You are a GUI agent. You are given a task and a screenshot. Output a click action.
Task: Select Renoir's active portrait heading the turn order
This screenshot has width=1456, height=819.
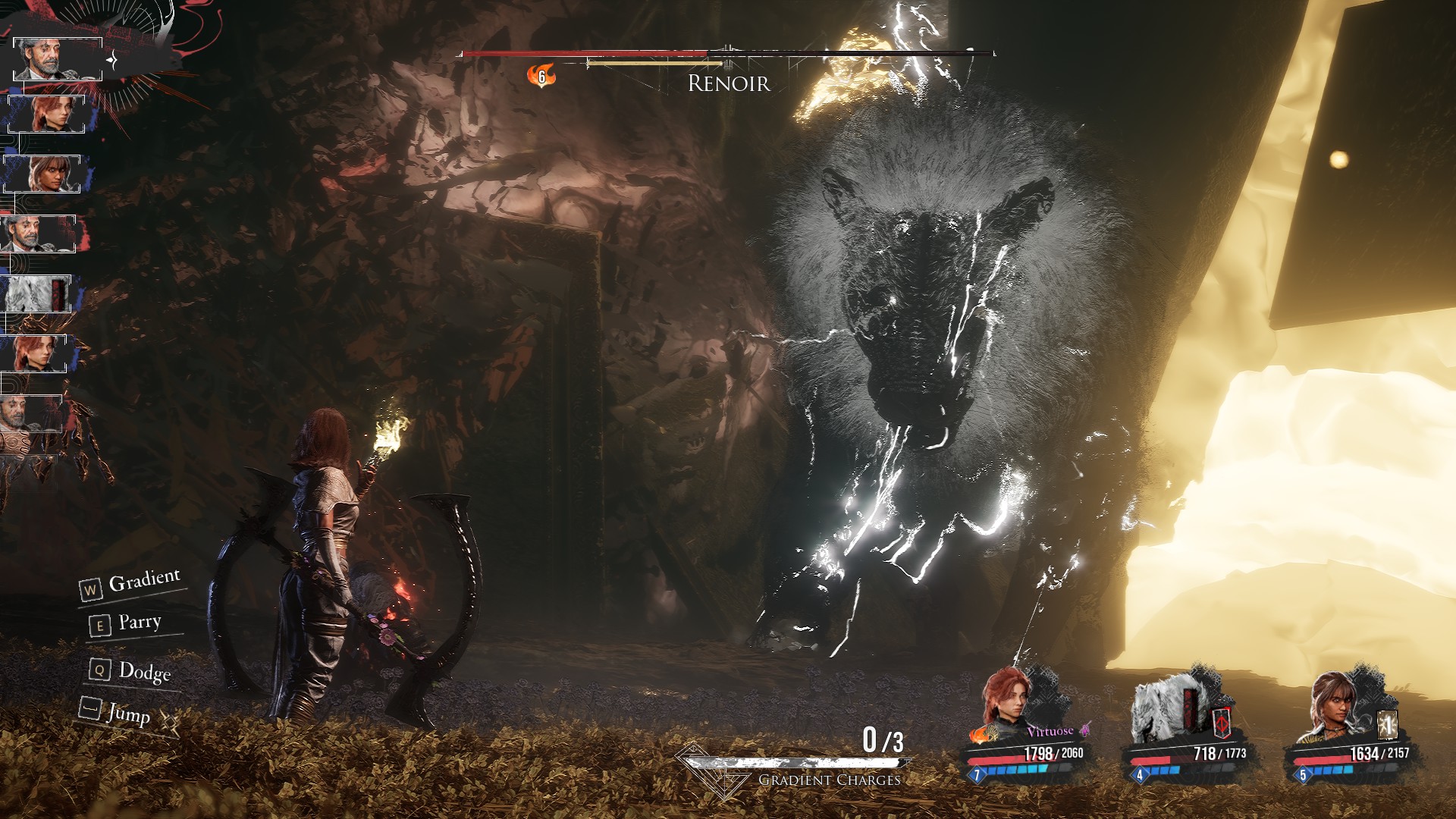57,58
